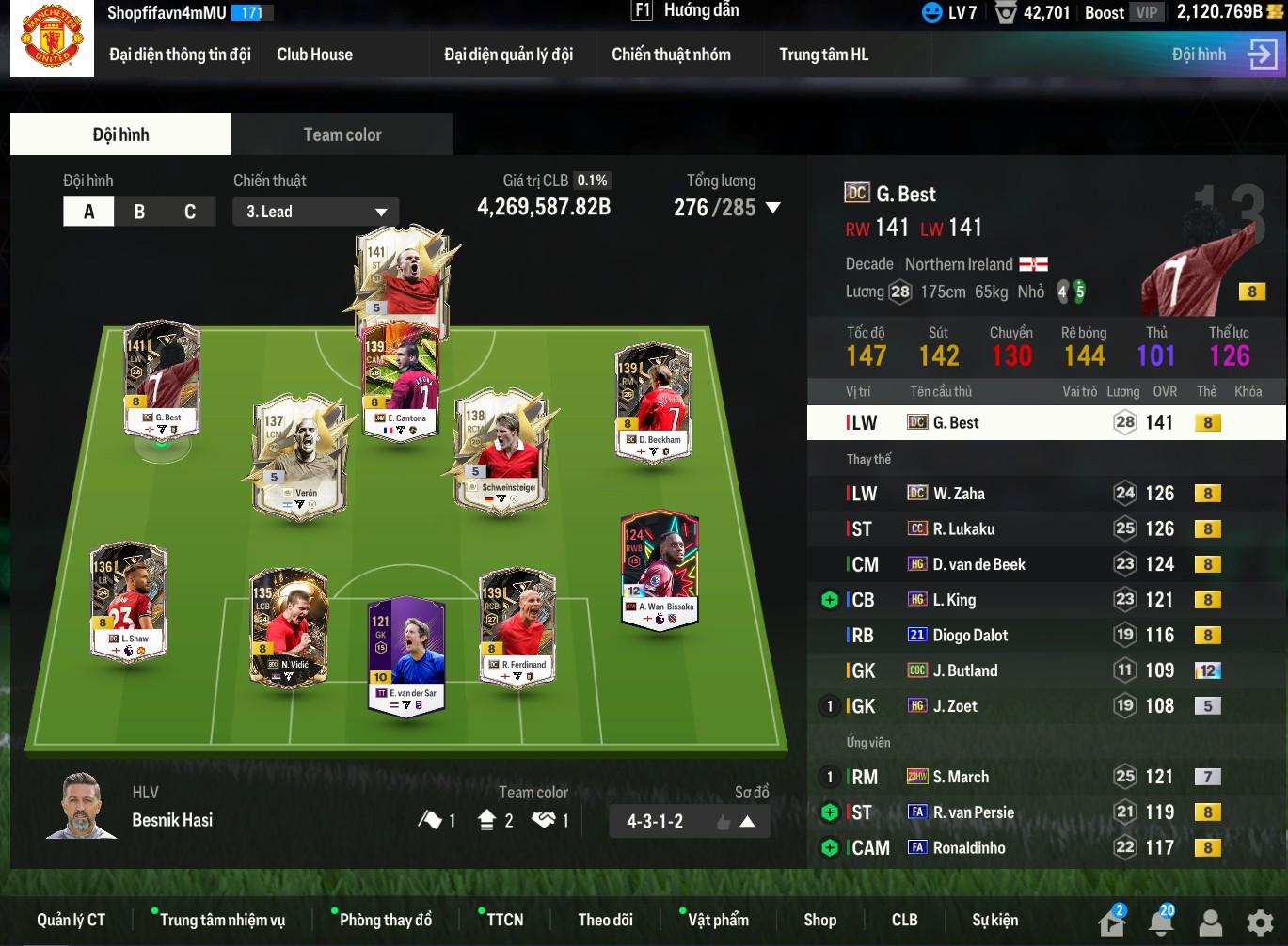The height and width of the screenshot is (946, 1288).
Task: Open notifications bell icon
Action: 1162,922
